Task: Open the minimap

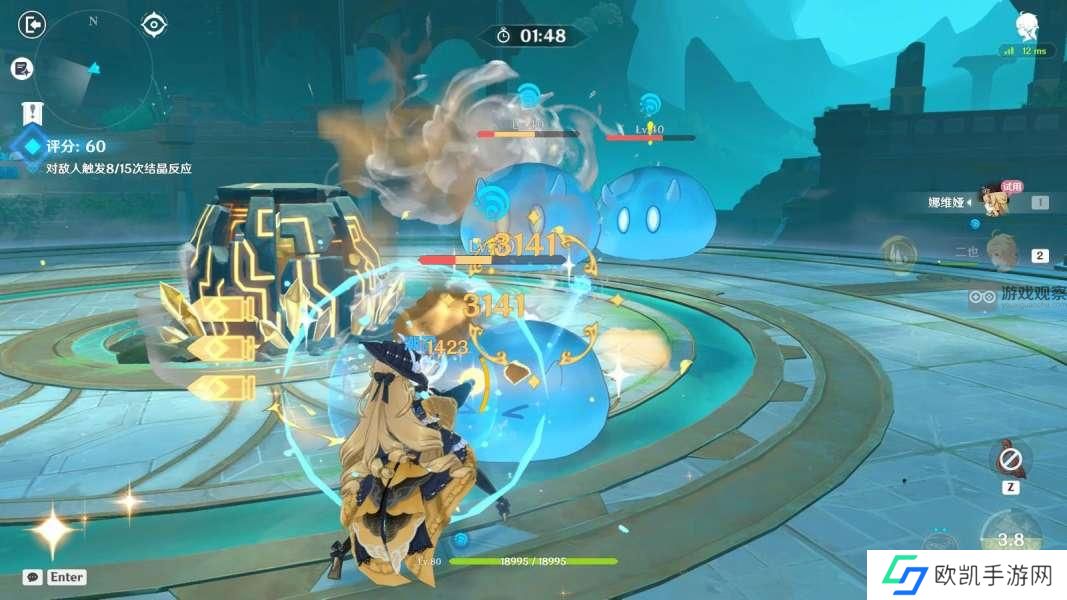Action: coord(92,68)
